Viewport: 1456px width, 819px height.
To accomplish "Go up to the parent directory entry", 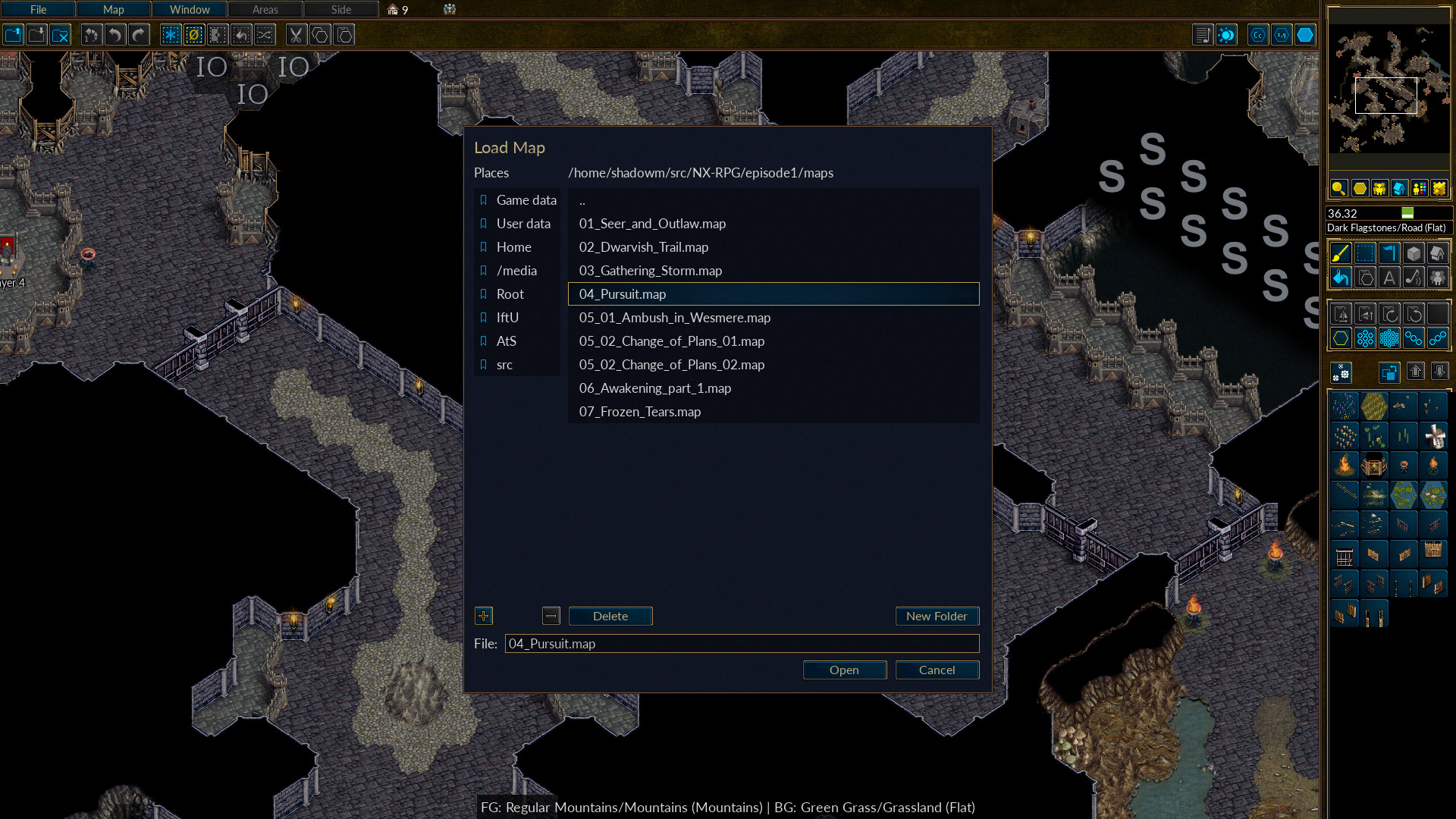I will pos(582,201).
